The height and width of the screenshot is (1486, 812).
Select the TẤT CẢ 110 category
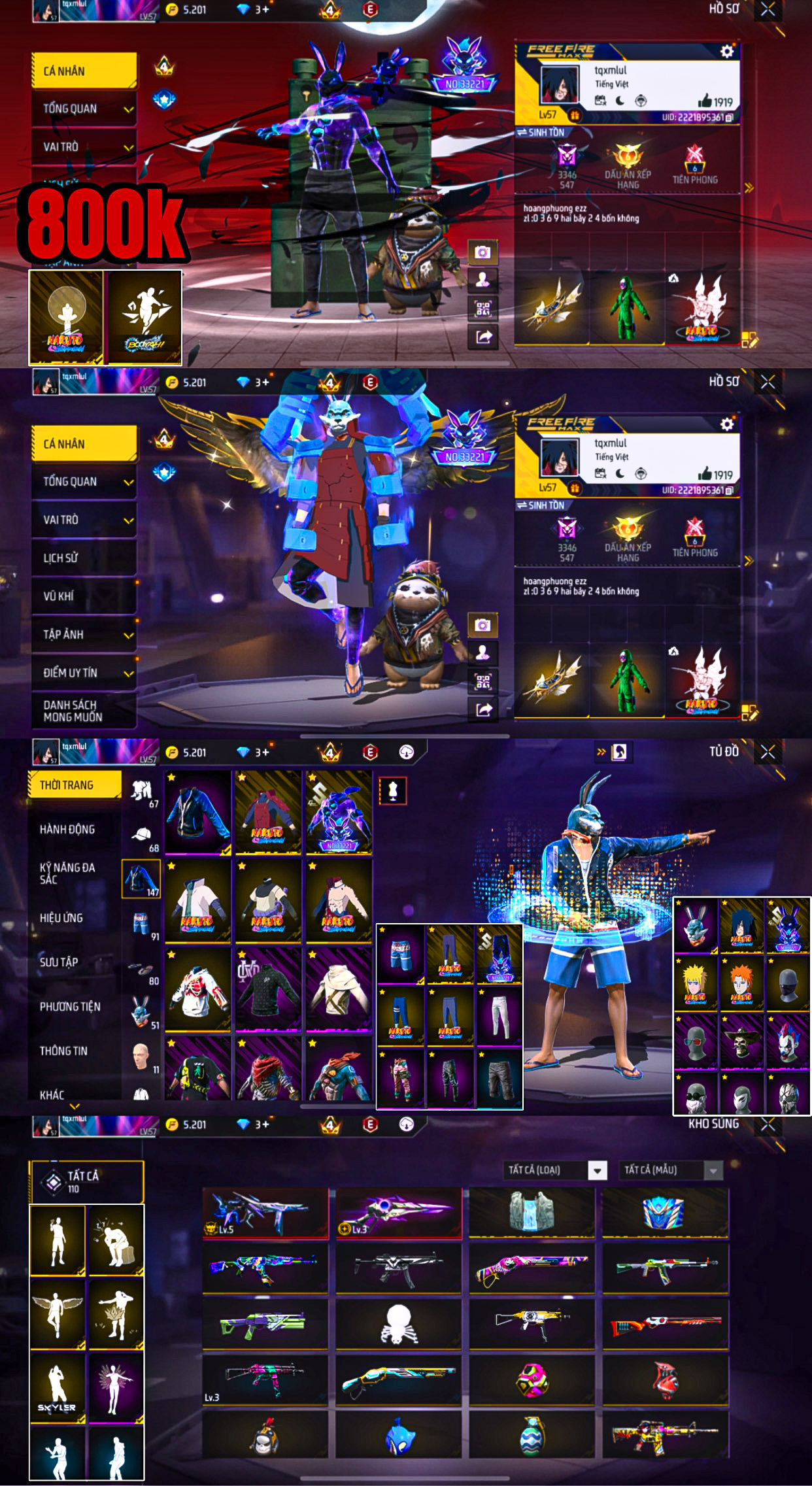click(86, 1181)
